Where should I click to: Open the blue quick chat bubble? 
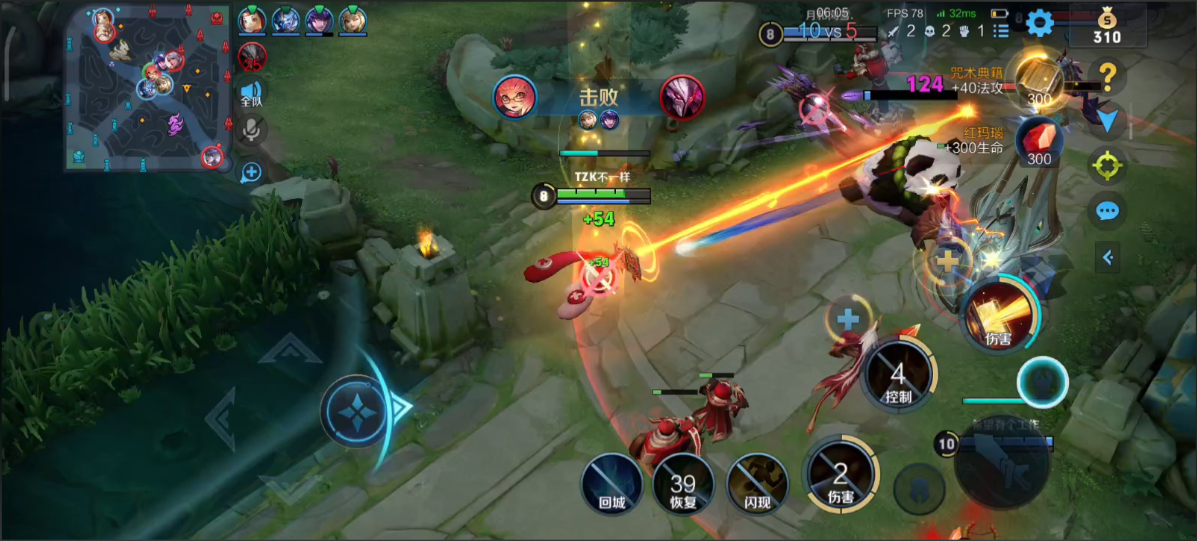(x=1107, y=211)
